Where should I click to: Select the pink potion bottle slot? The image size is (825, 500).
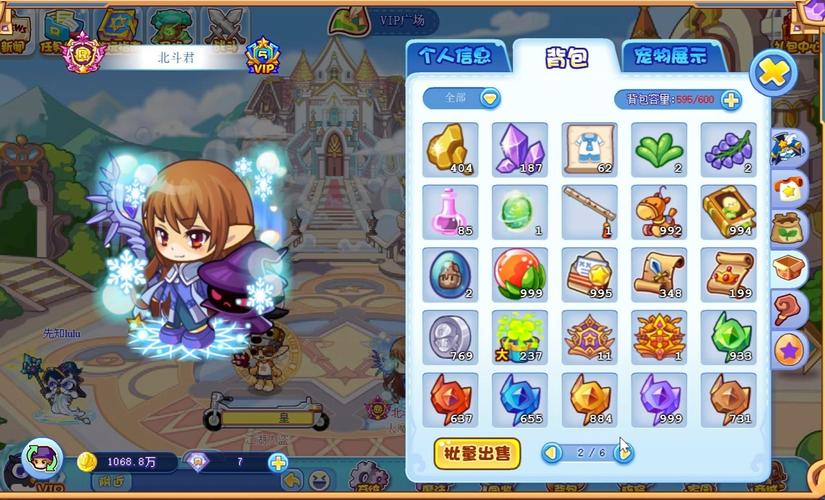(449, 212)
